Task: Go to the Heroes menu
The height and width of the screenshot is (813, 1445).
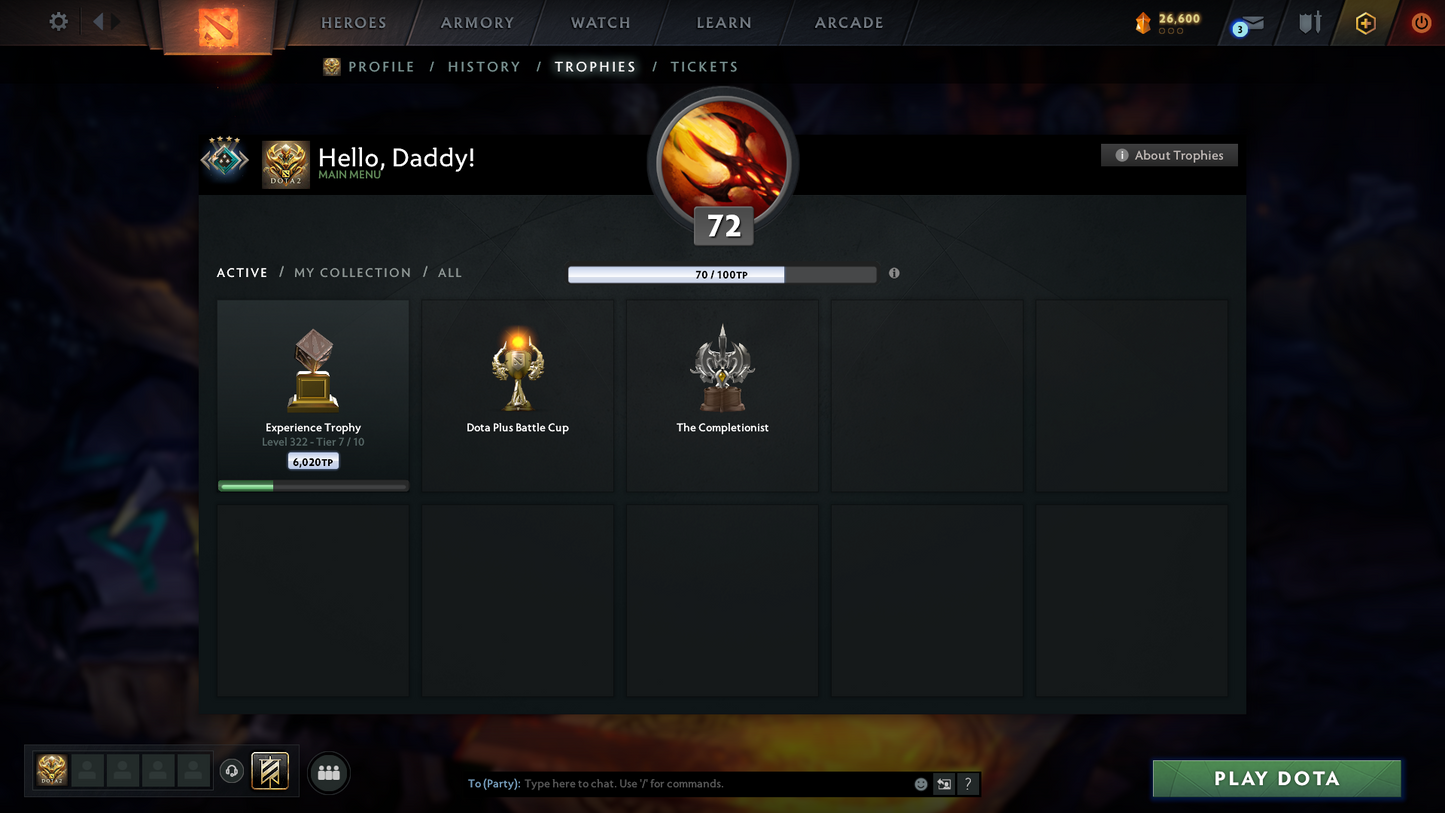Action: point(353,23)
